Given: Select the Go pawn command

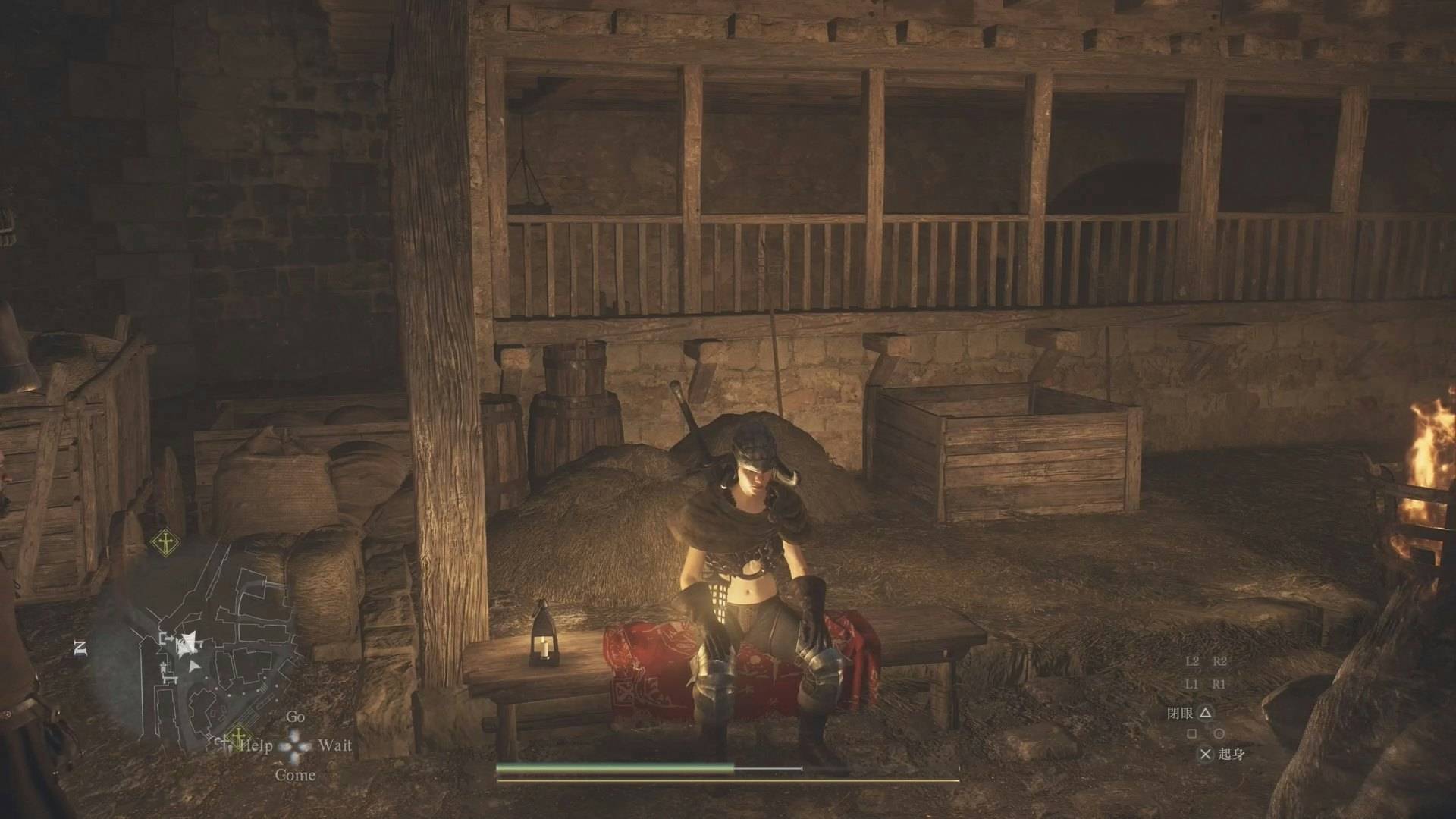Looking at the screenshot, I should point(295,717).
